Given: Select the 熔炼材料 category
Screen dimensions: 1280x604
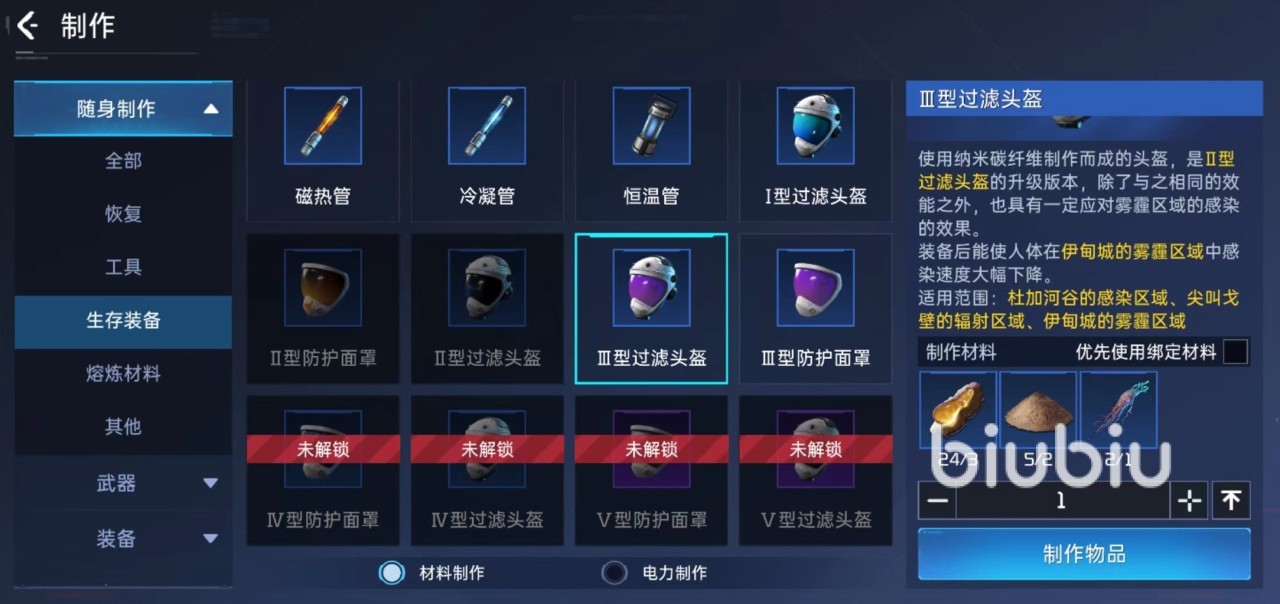Looking at the screenshot, I should (x=123, y=374).
